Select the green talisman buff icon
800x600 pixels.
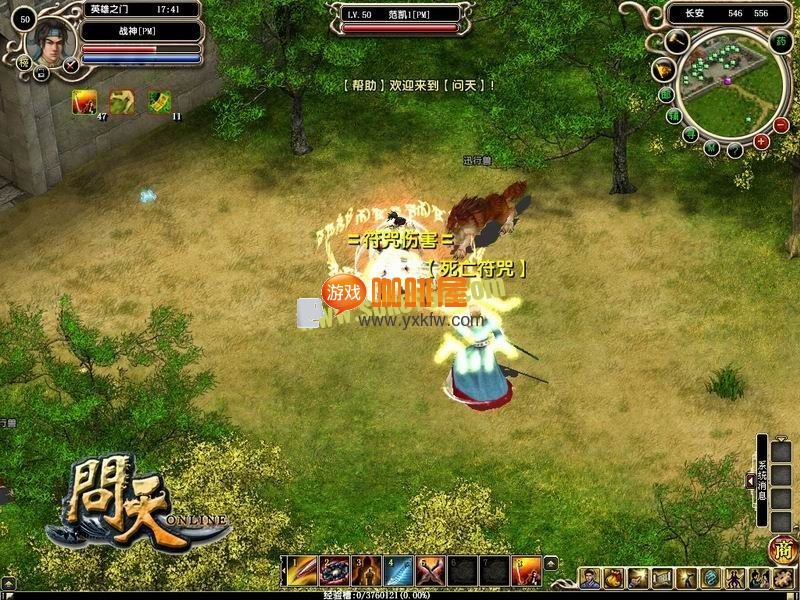click(x=159, y=101)
